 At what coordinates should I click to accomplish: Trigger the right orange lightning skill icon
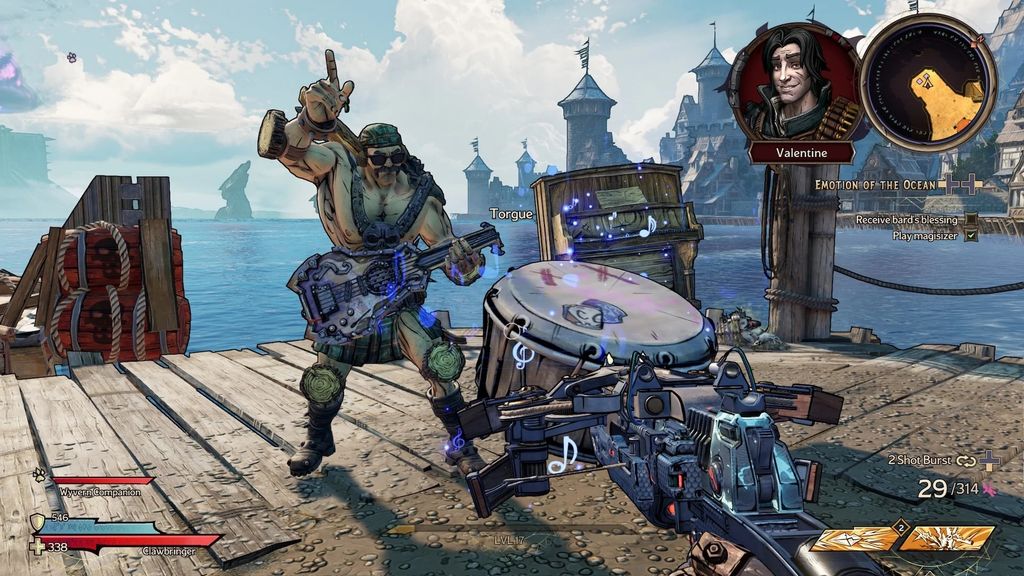point(944,540)
